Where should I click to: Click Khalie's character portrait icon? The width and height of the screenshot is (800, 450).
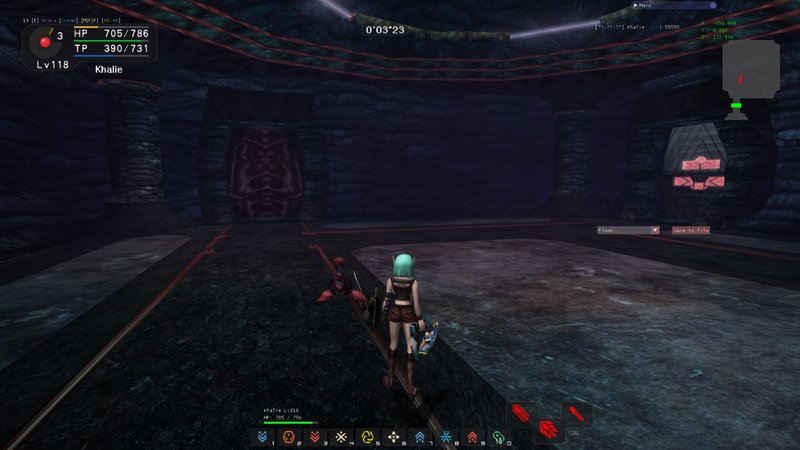coord(44,42)
